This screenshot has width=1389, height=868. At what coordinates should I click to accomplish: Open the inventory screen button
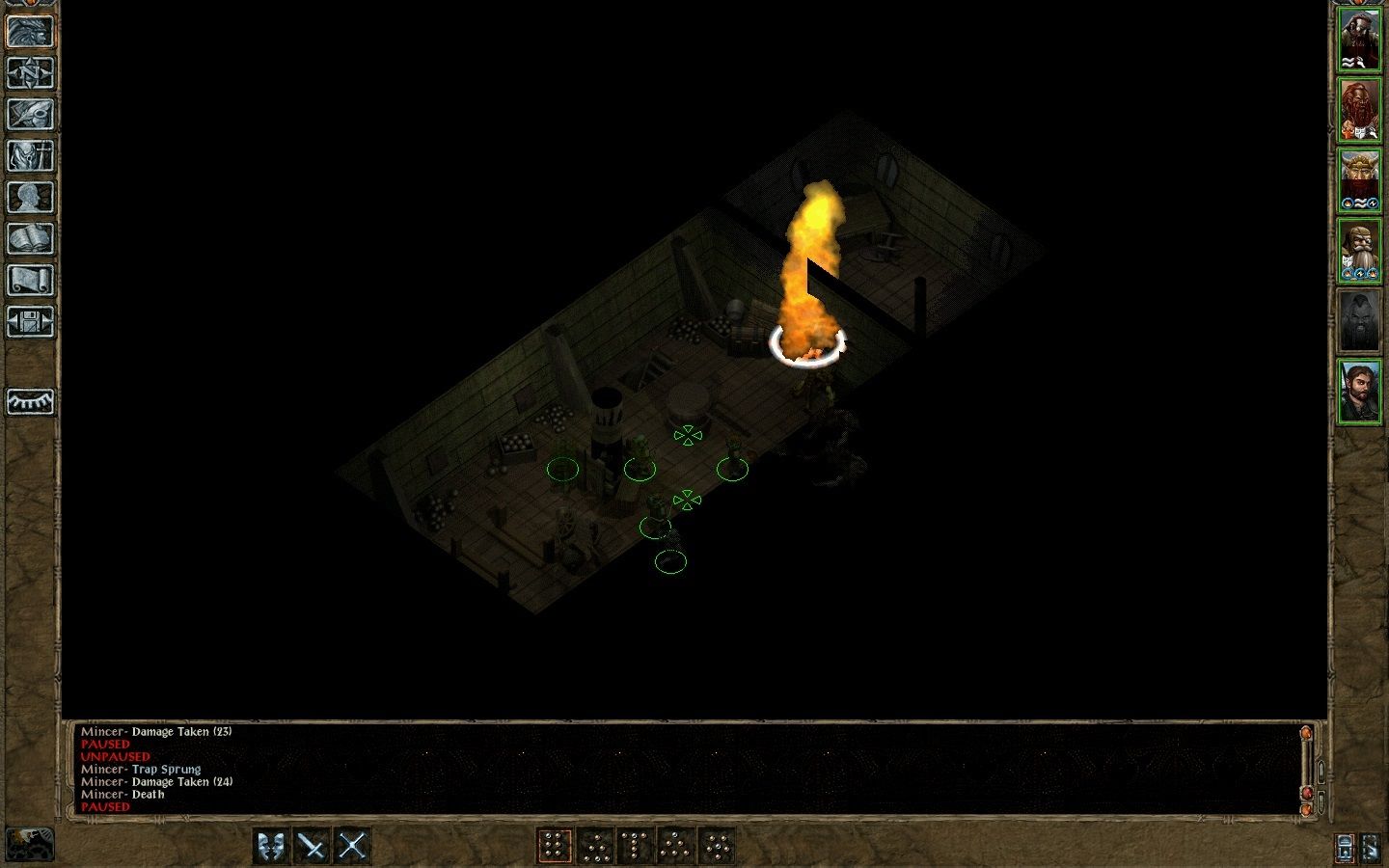(31, 156)
